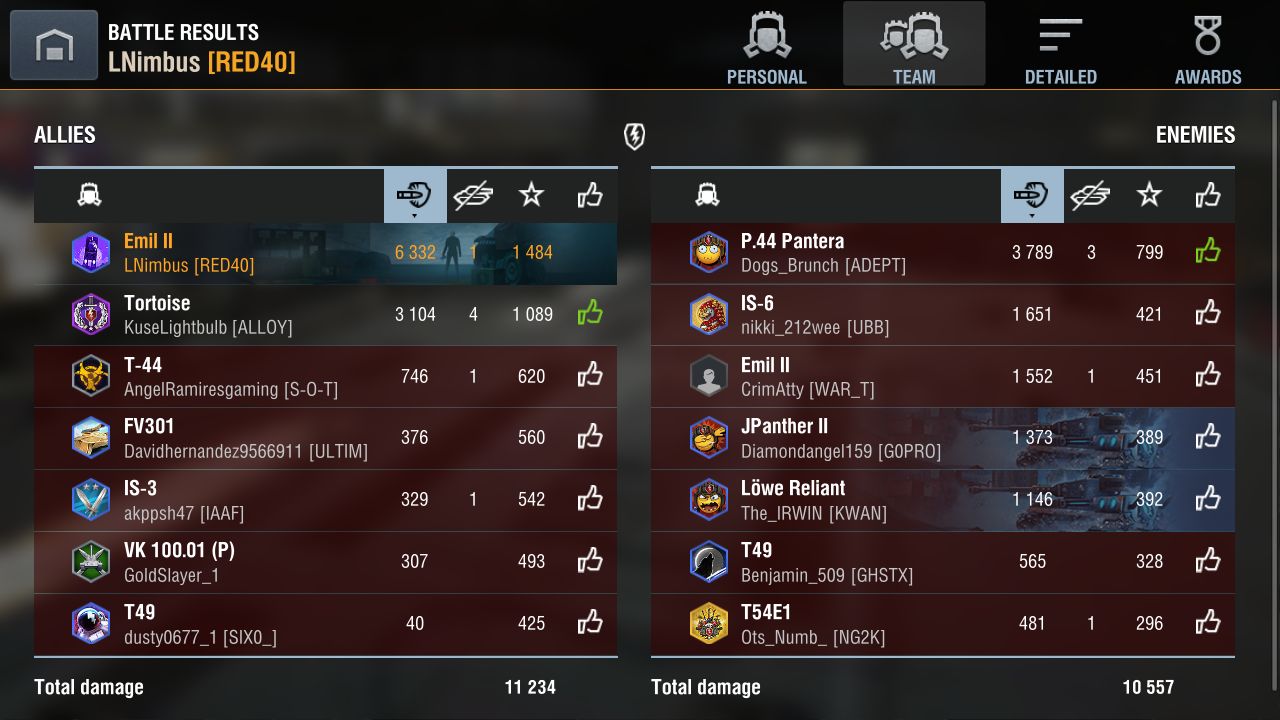Image resolution: width=1280 pixels, height=720 pixels.
Task: Click the garage home icon top left
Action: (x=53, y=44)
